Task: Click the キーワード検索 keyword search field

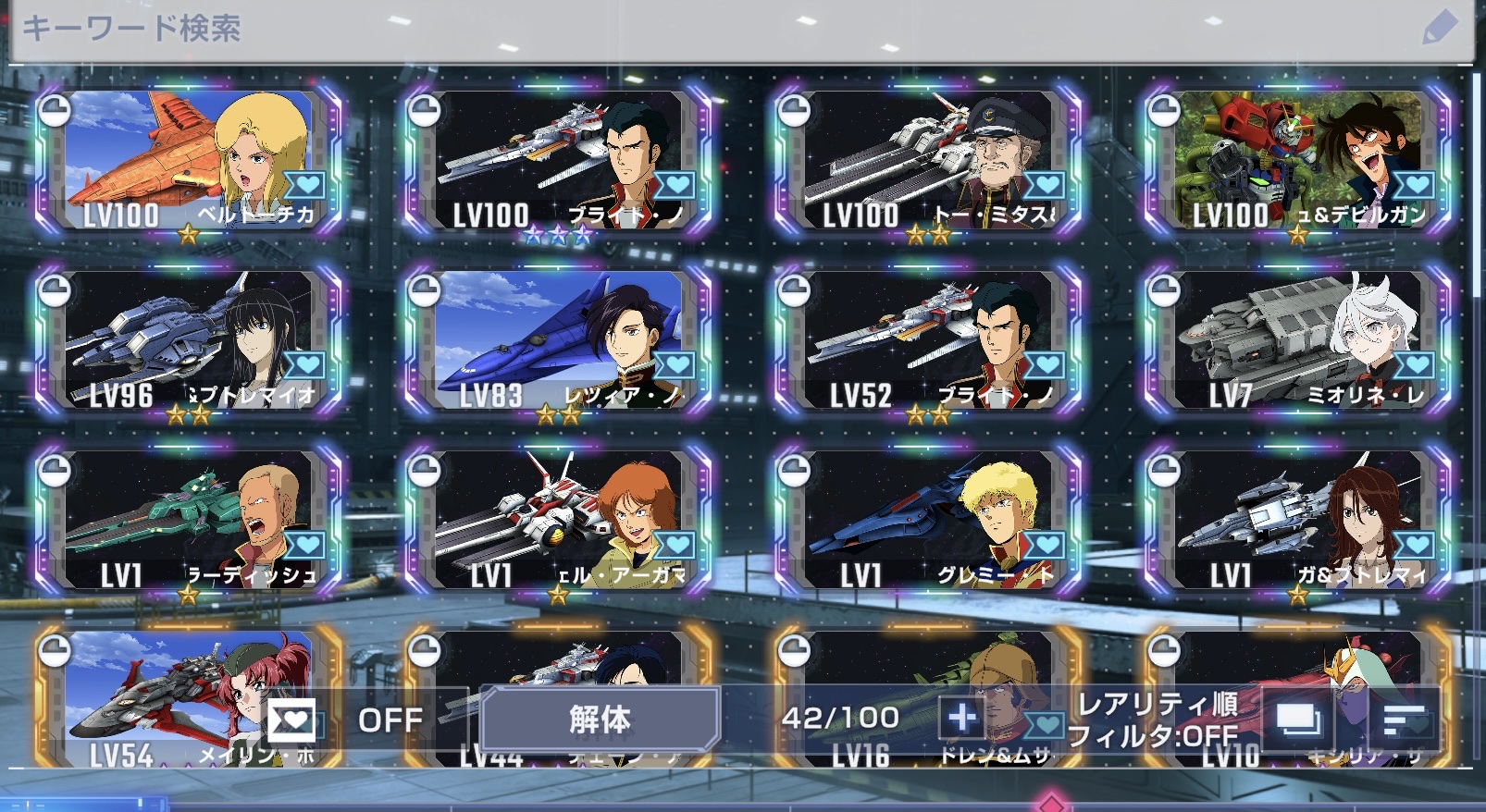Action: click(x=648, y=30)
